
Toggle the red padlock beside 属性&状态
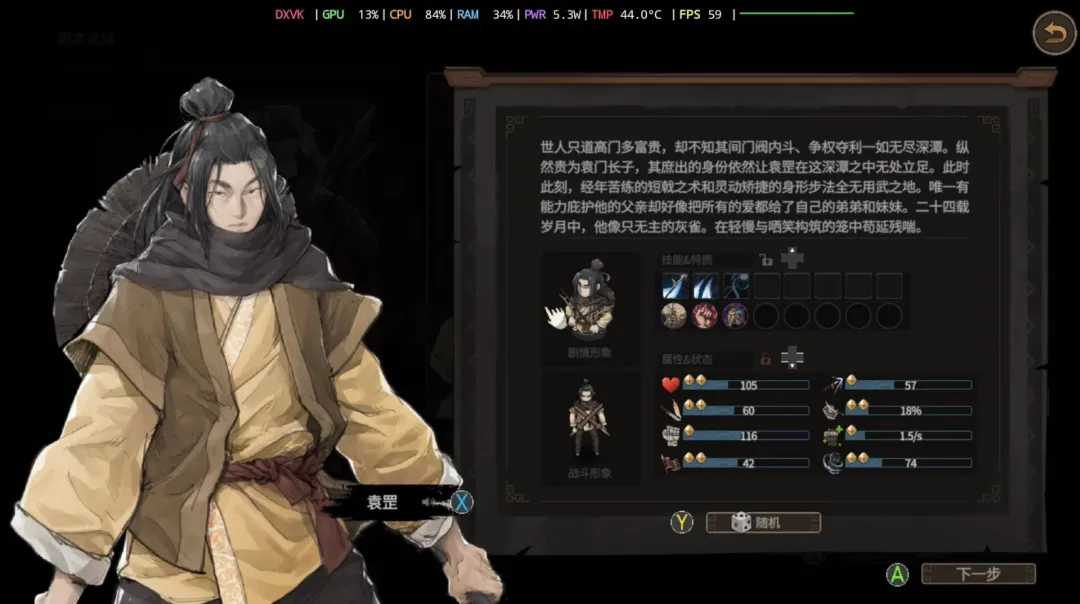click(766, 357)
